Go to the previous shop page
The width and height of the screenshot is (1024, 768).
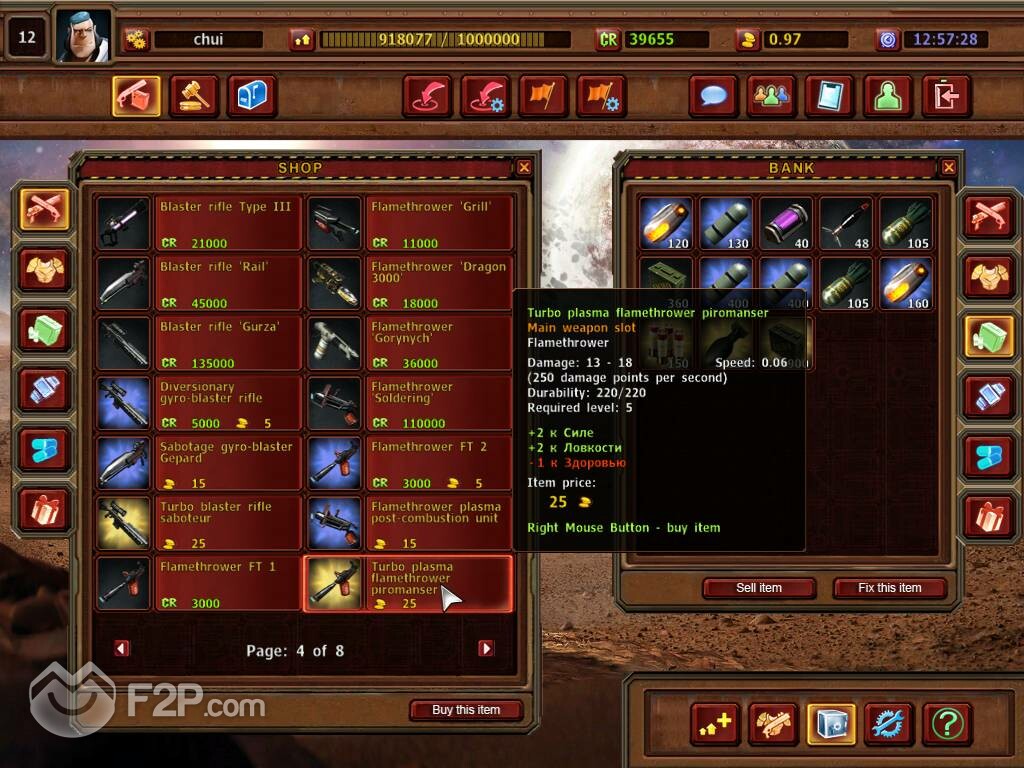122,649
